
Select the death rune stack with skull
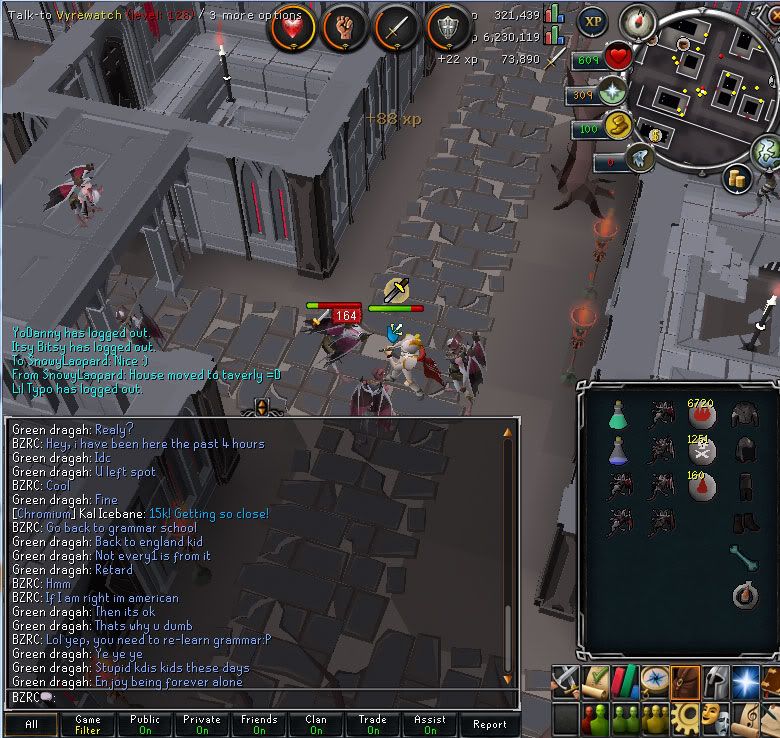pyautogui.click(x=702, y=451)
